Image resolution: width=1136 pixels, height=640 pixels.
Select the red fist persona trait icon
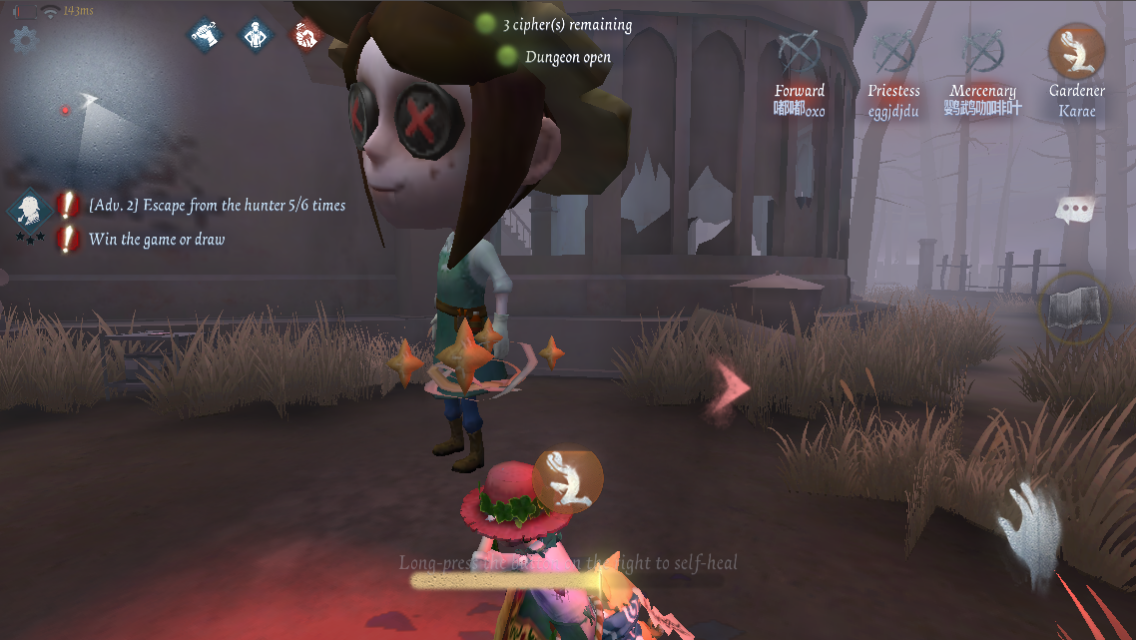(x=305, y=35)
